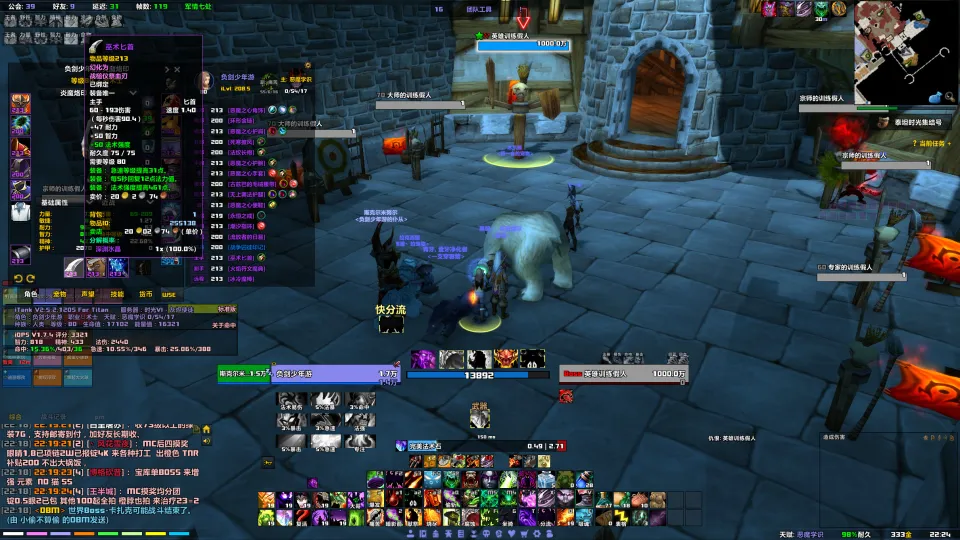Click the red demon face buff icon

coord(506,358)
